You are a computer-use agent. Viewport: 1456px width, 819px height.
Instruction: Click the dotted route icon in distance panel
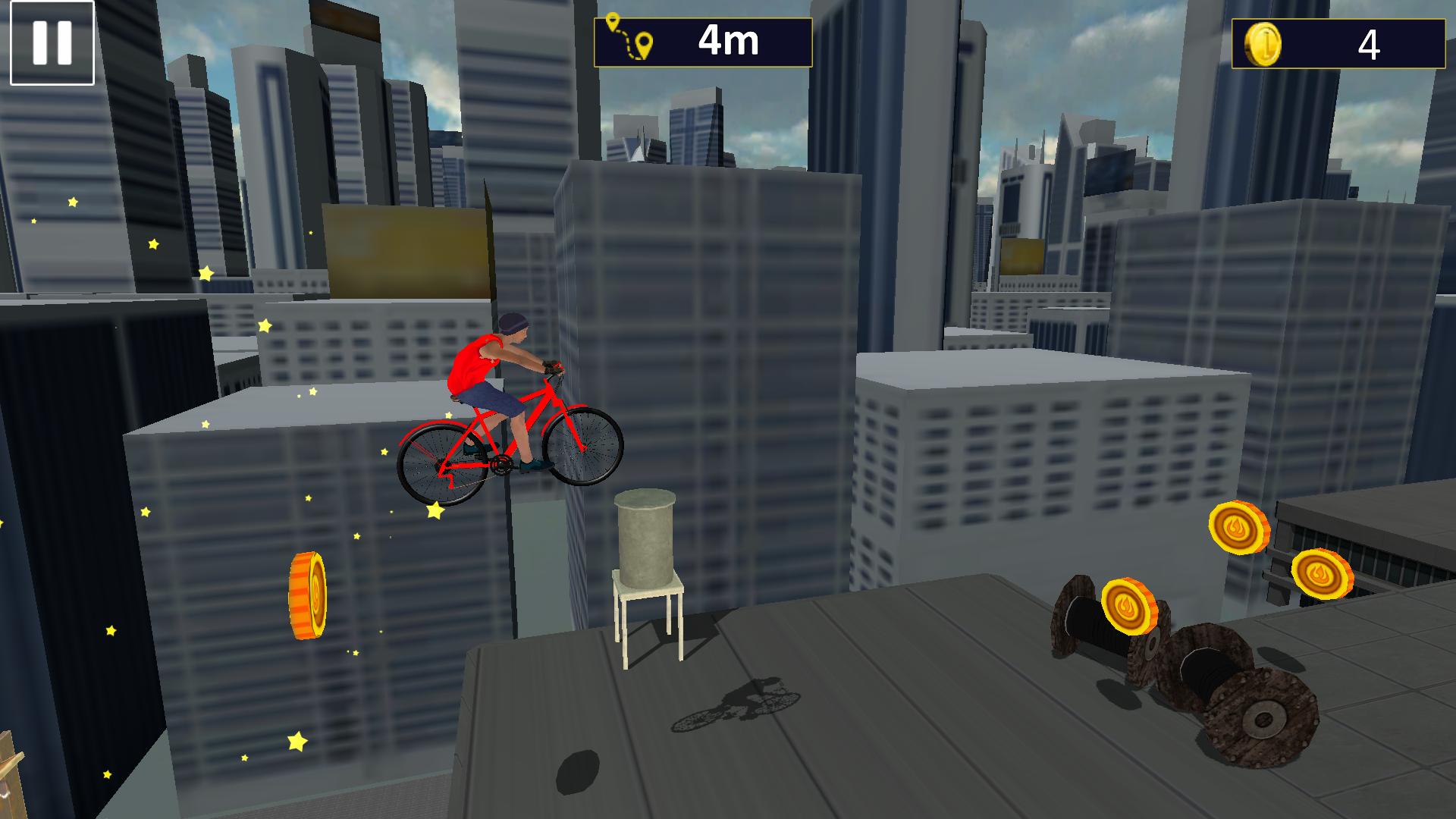(x=628, y=38)
